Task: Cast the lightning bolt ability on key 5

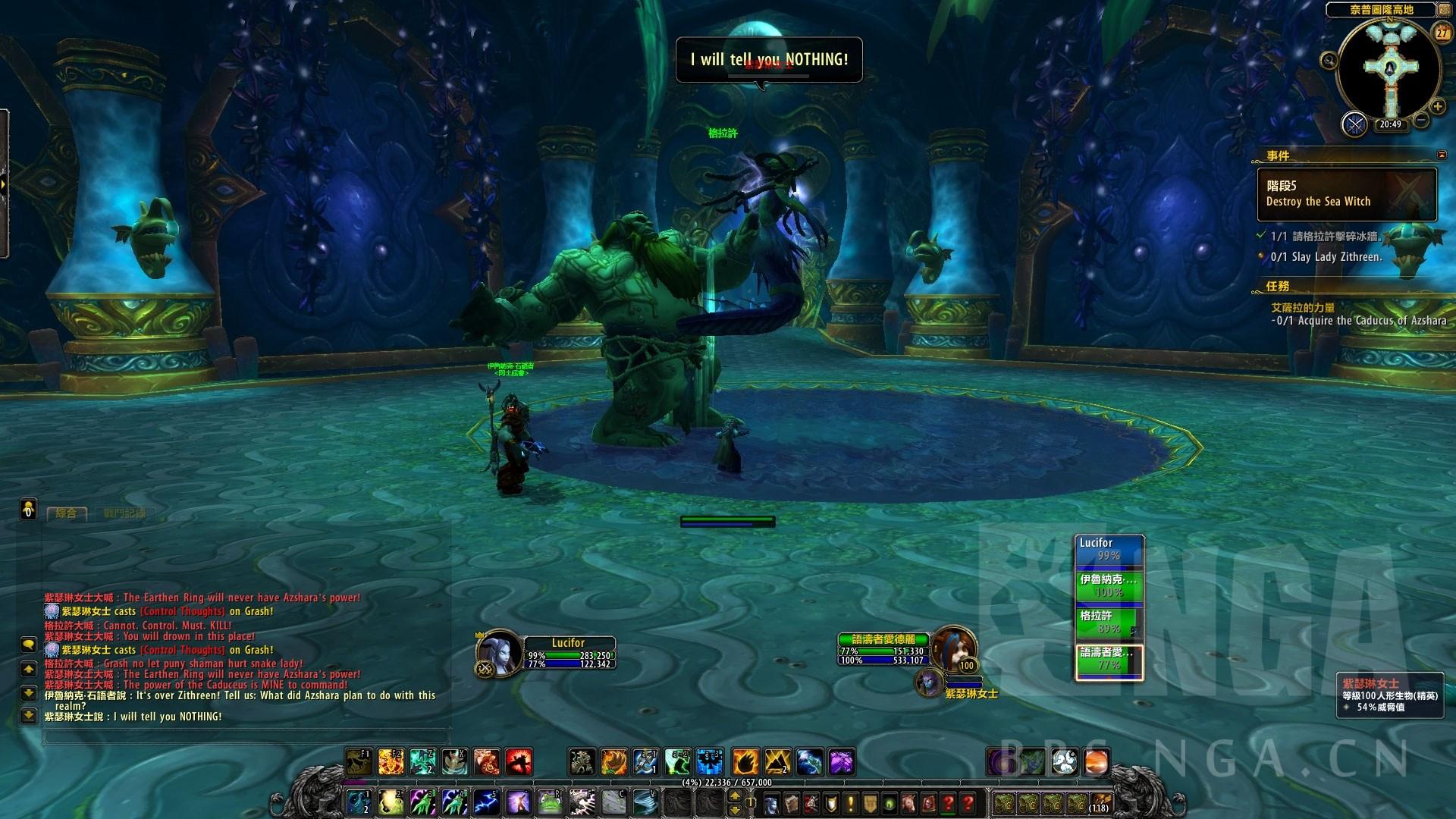Action: point(485,801)
